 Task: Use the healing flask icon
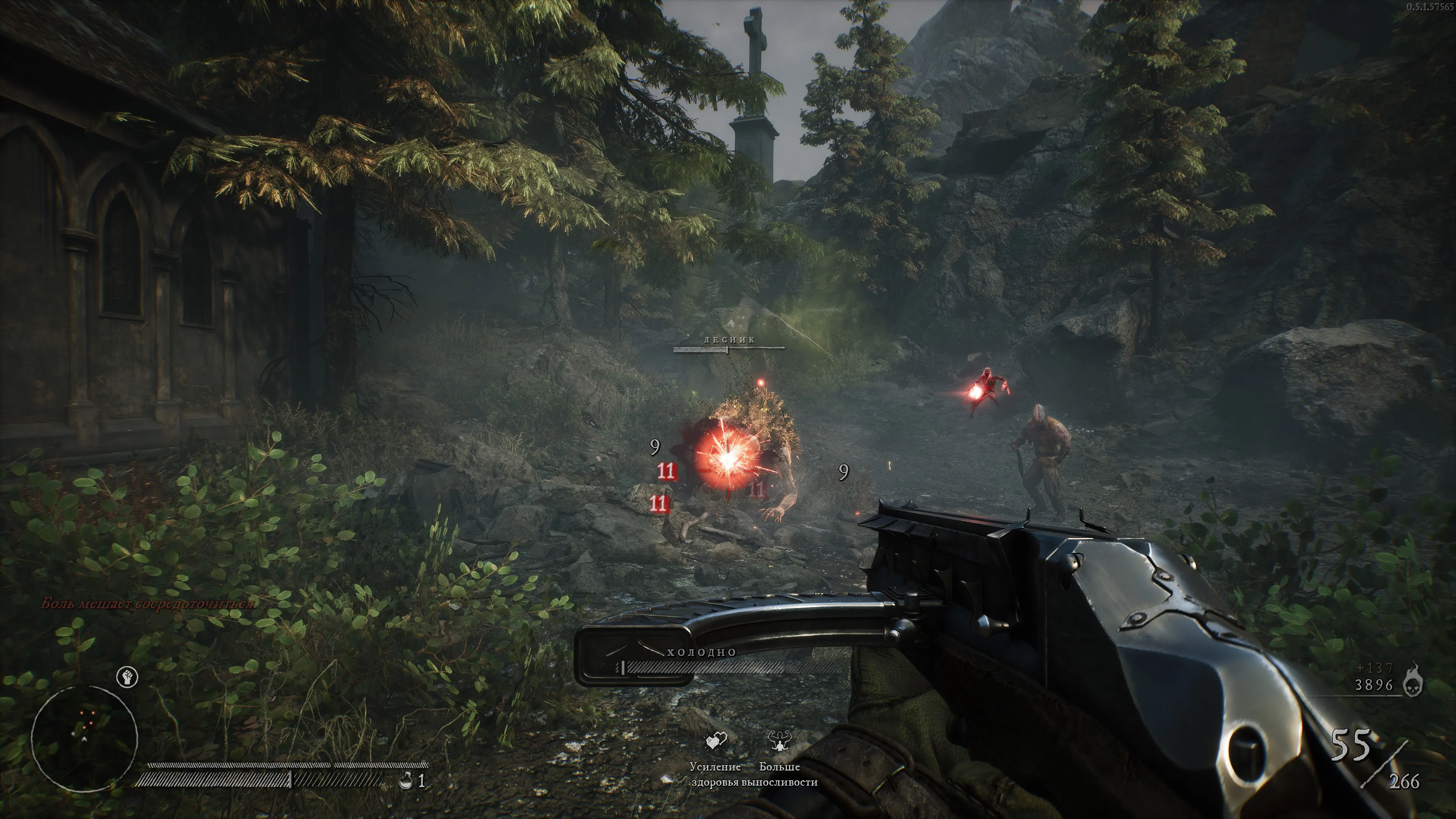[x=405, y=781]
